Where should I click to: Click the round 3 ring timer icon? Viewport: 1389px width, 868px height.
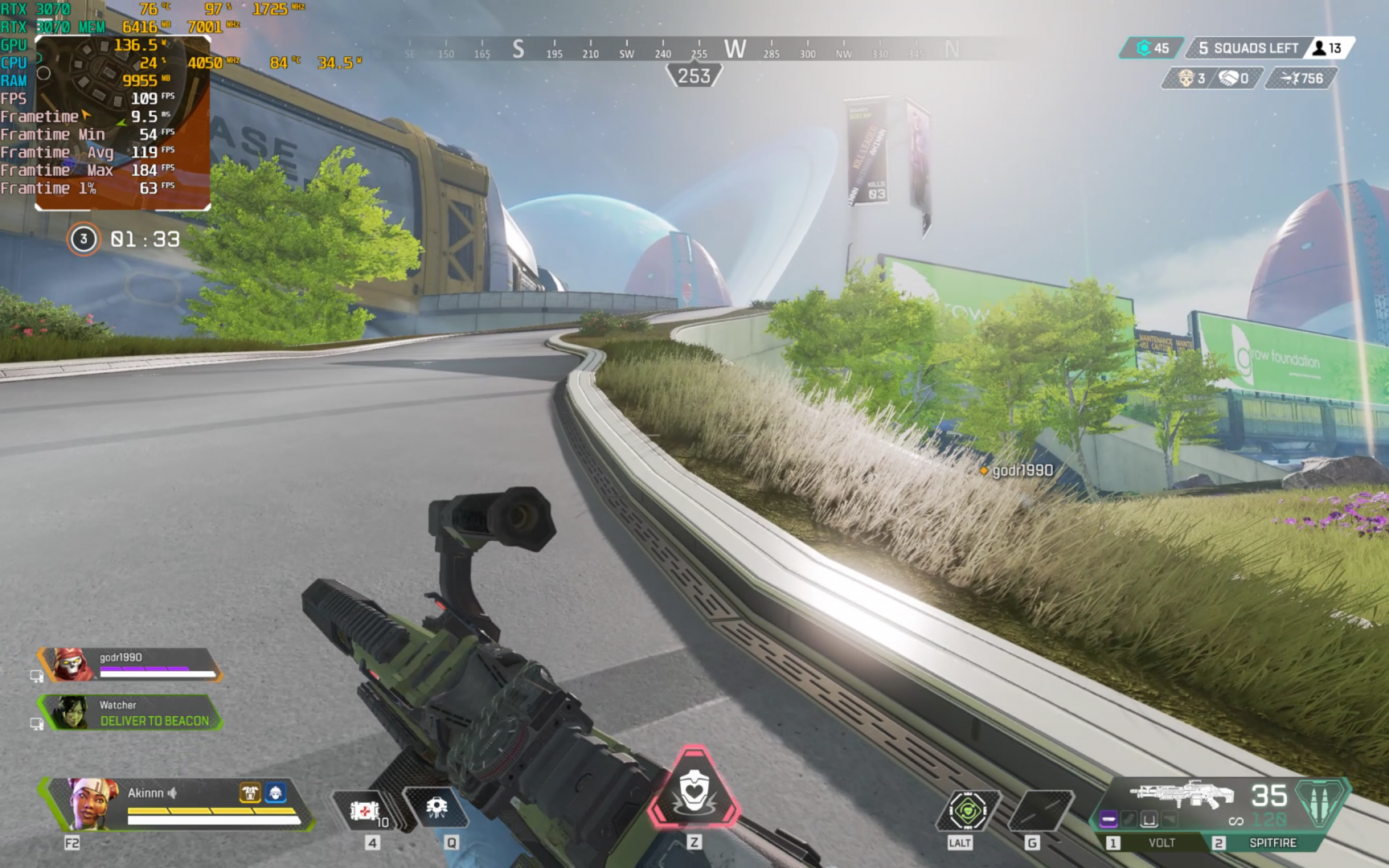(84, 240)
